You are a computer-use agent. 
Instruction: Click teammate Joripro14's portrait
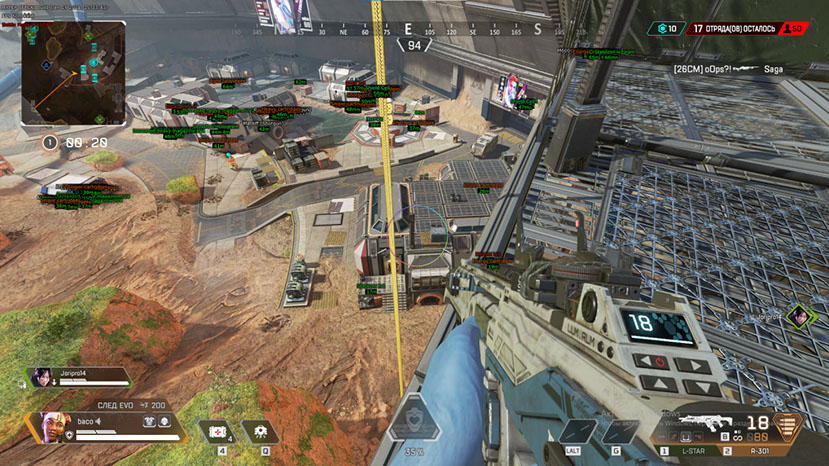coord(43,377)
